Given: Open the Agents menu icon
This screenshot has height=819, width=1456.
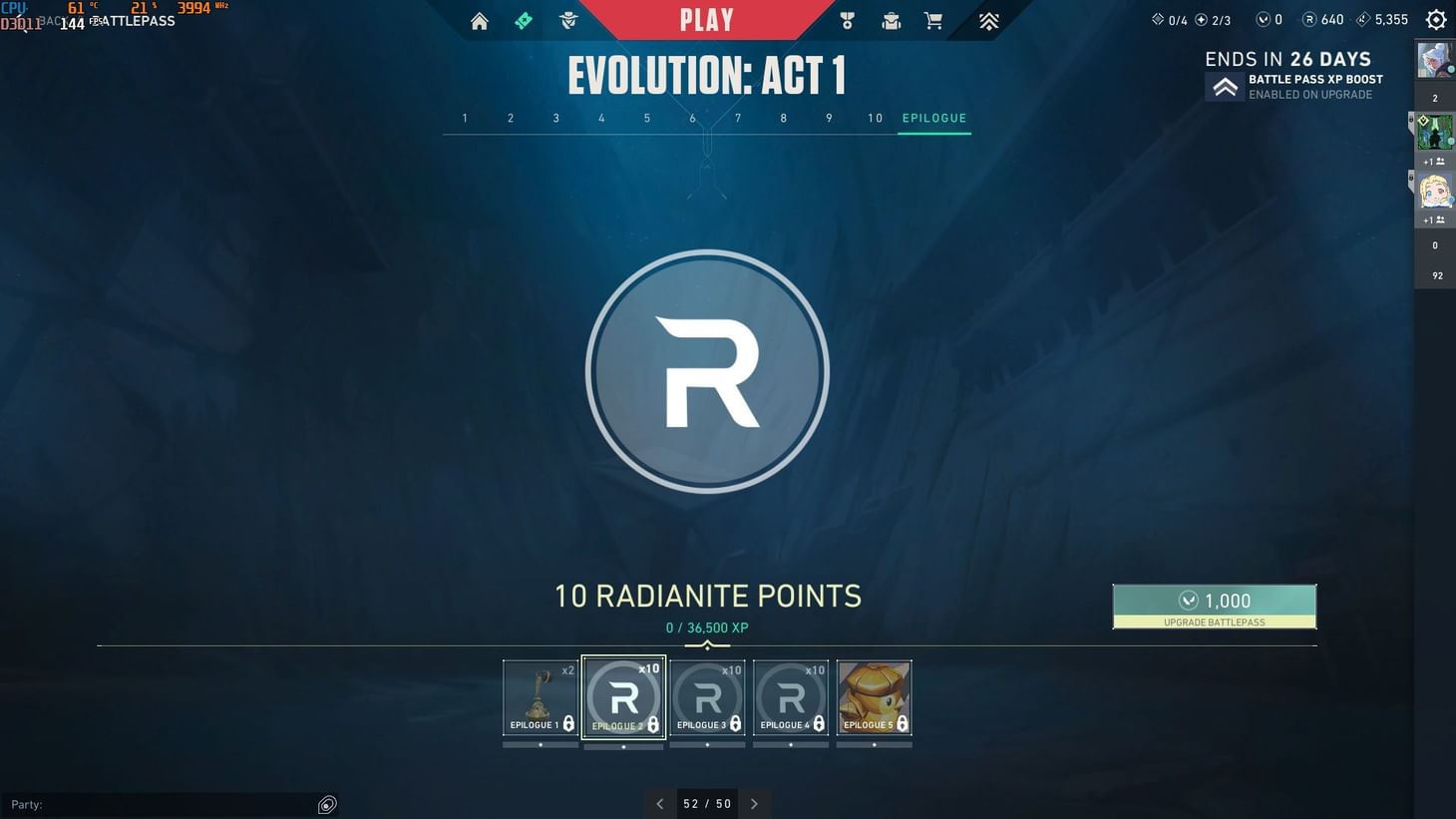Looking at the screenshot, I should click(x=567, y=20).
